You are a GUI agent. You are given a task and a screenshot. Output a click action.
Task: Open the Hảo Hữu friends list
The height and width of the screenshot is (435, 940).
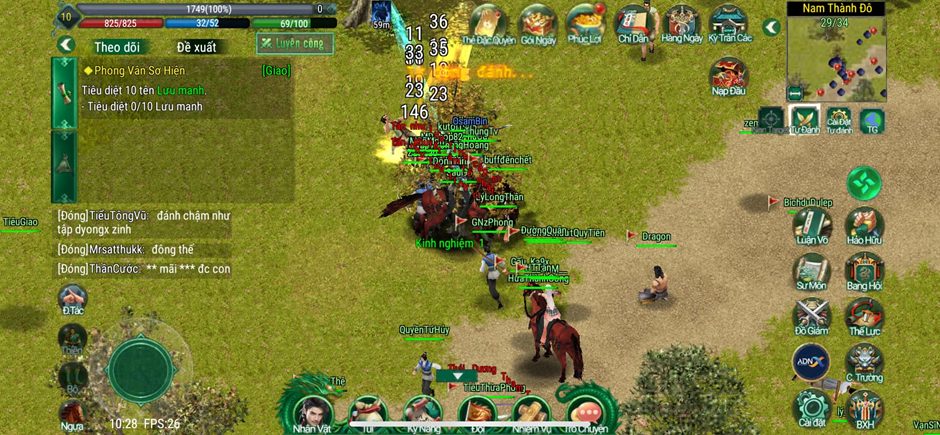[x=863, y=227]
